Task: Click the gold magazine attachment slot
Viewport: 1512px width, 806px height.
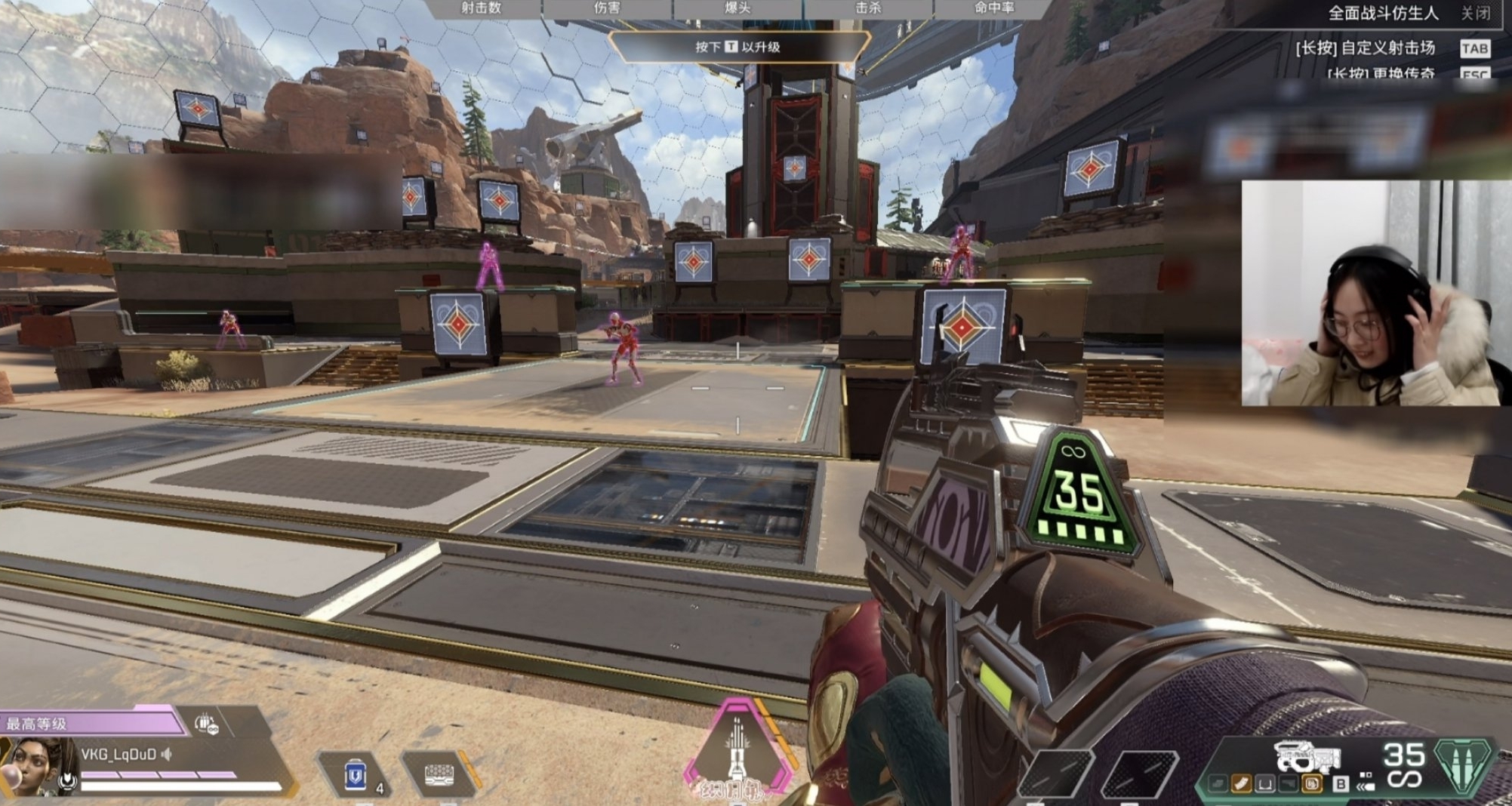Action: pos(1241,784)
